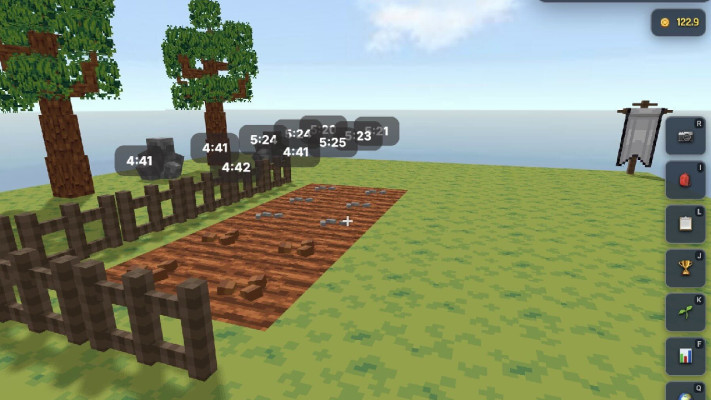This screenshot has width=711, height=400.
Task: Open the green sprout seeds menu
Action: coord(686,312)
